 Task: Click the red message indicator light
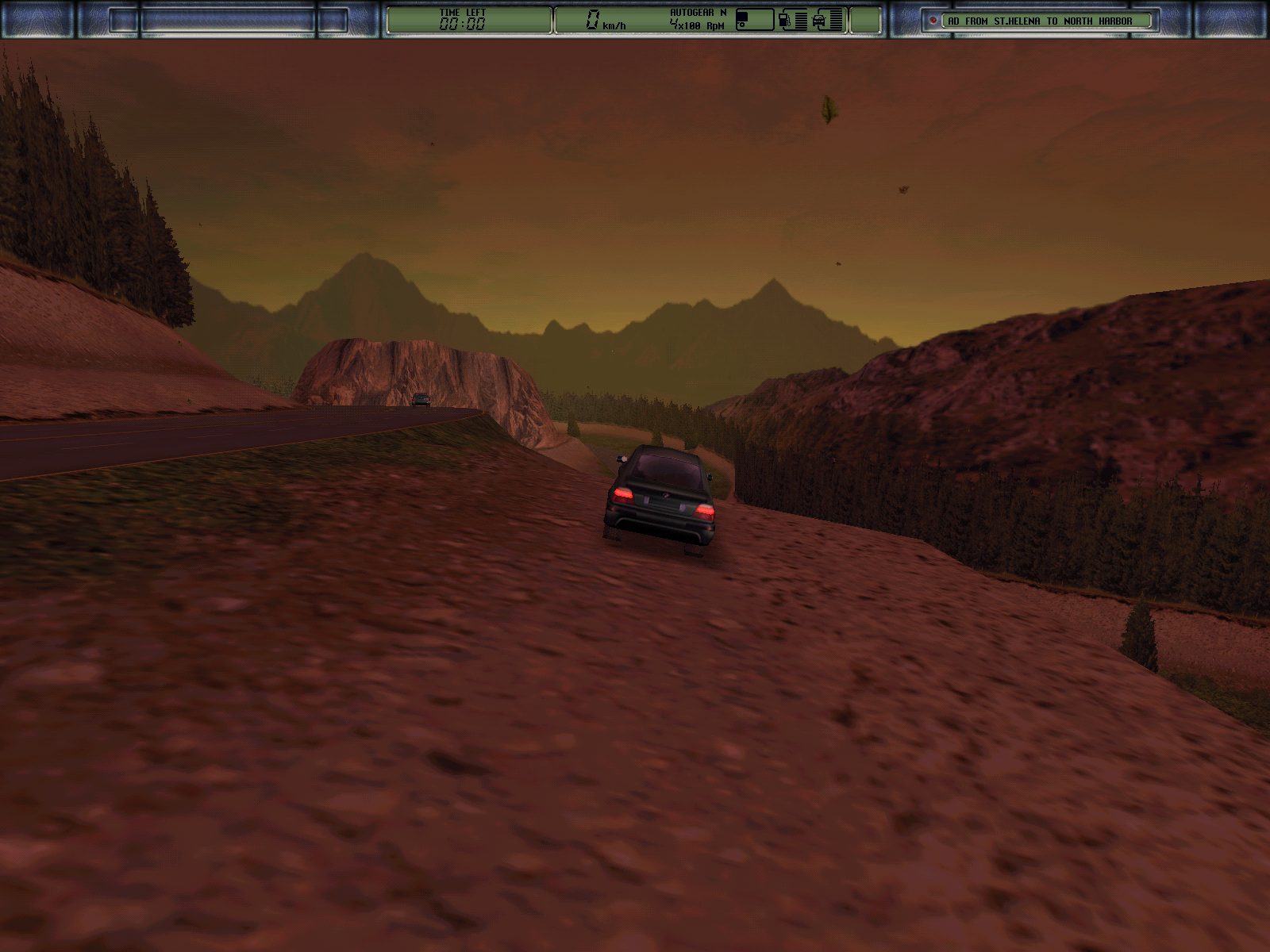coord(933,21)
